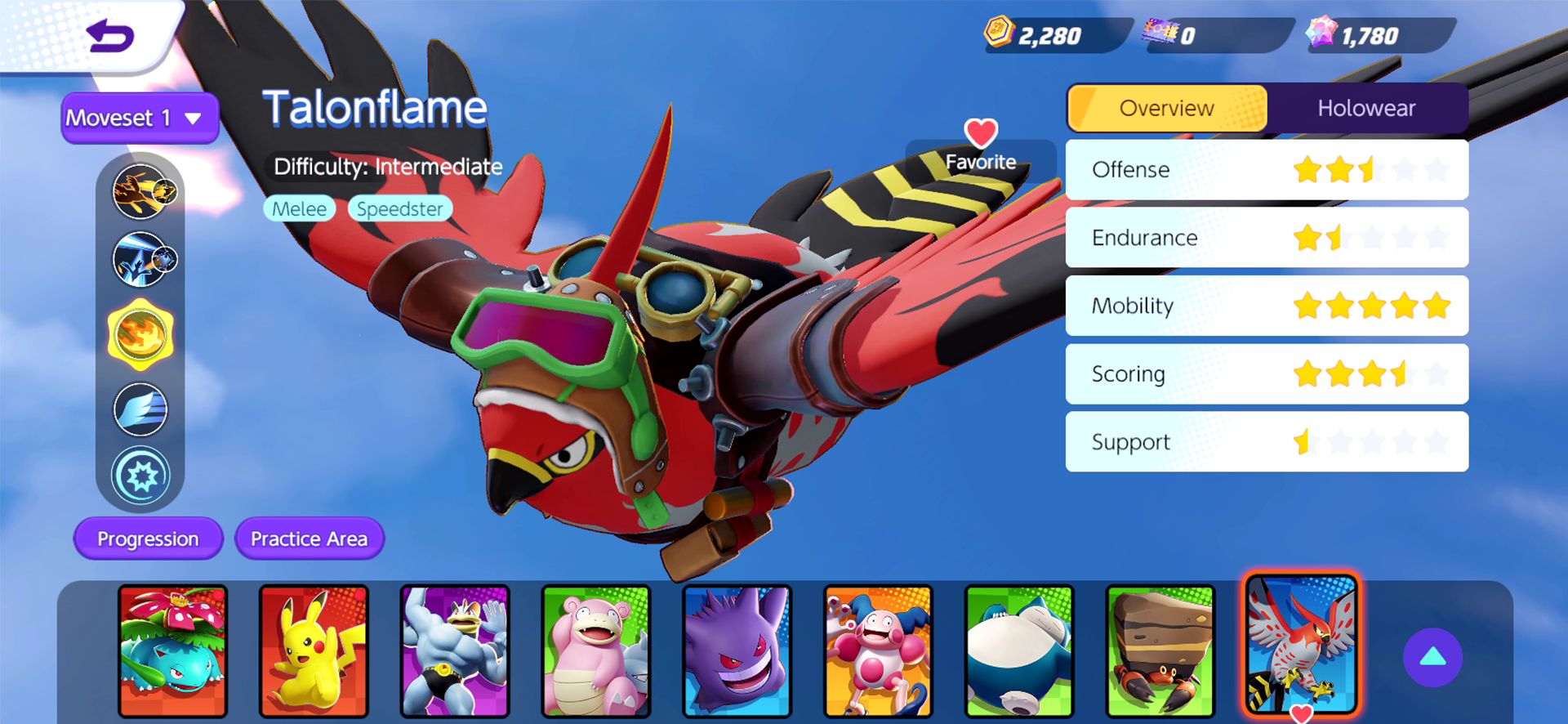Select the Snorlax thumbnail in the roster
Viewport: 1568px width, 724px height.
(1019, 650)
